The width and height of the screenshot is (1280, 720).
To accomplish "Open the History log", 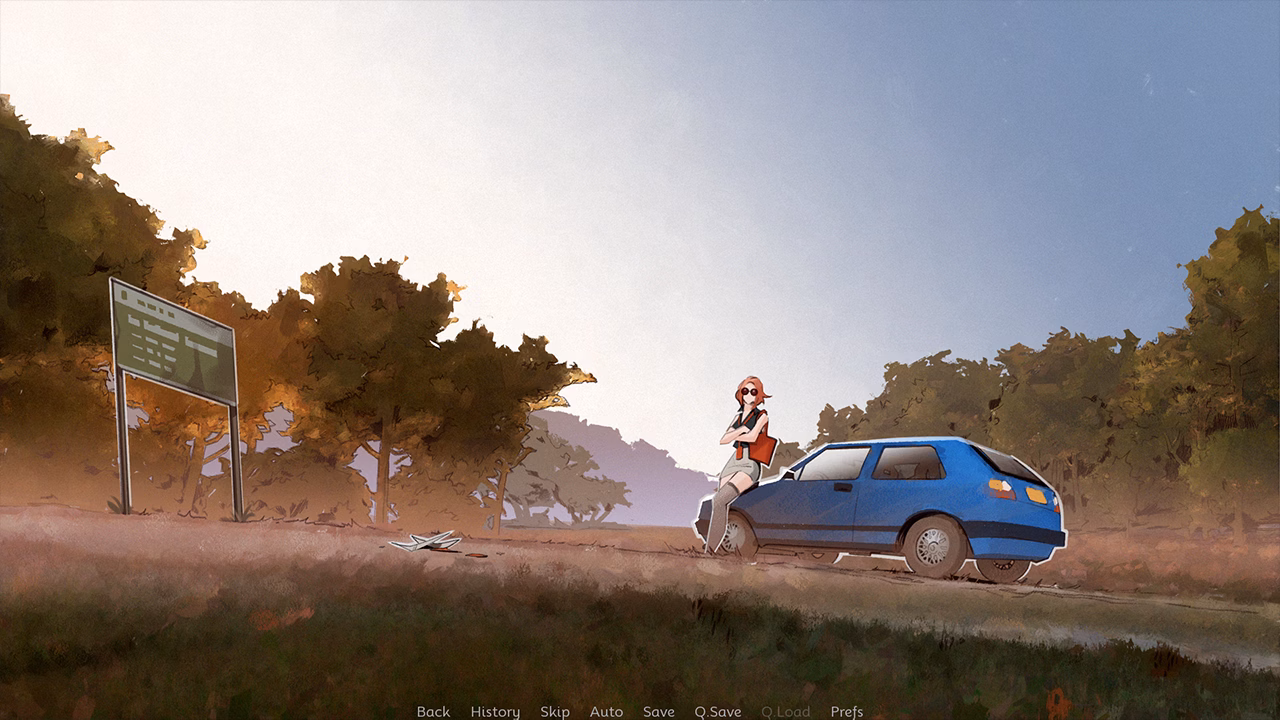I will coord(493,712).
